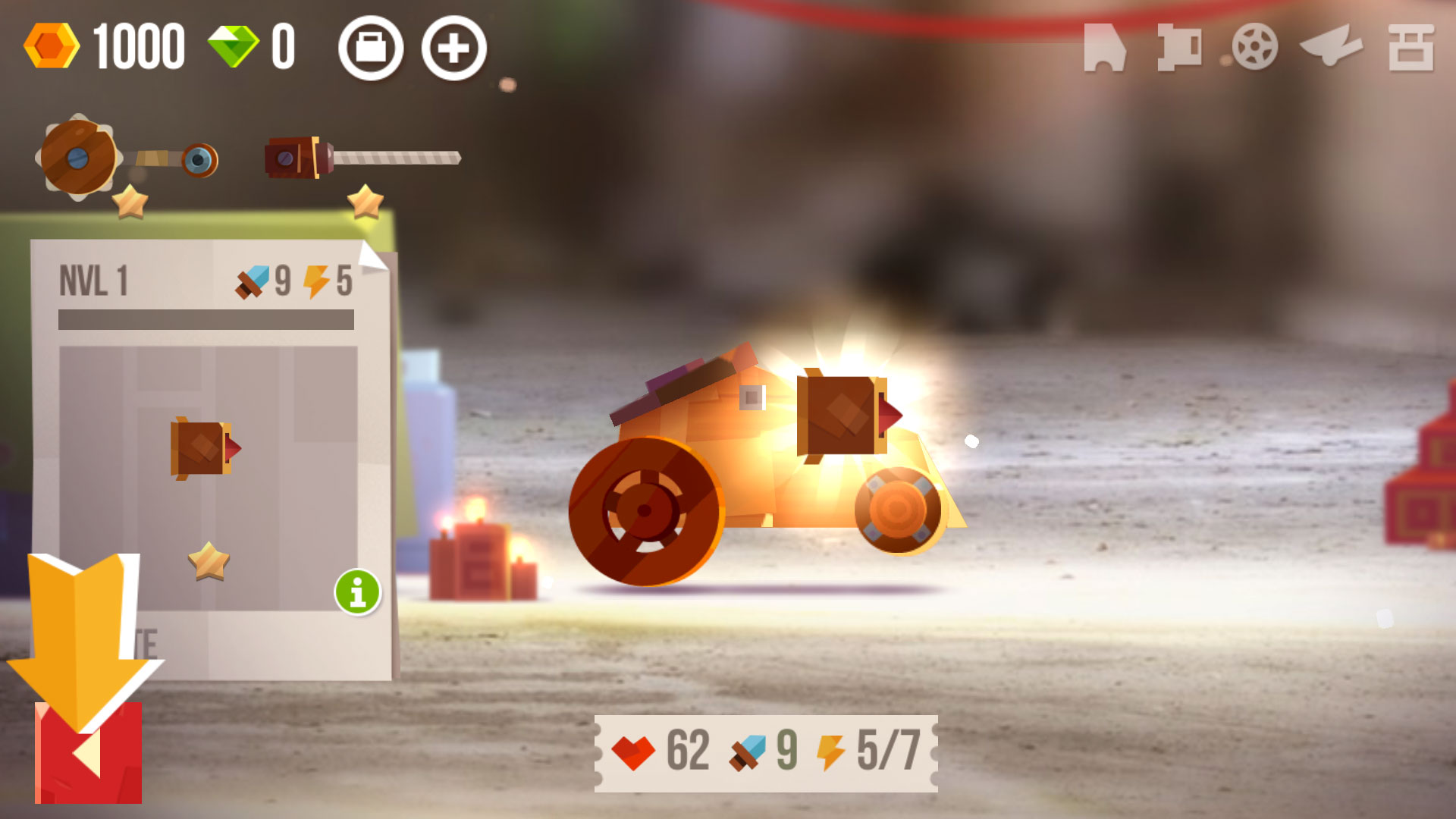
Task: Switch to the wheels category tab
Action: pyautogui.click(x=1254, y=47)
